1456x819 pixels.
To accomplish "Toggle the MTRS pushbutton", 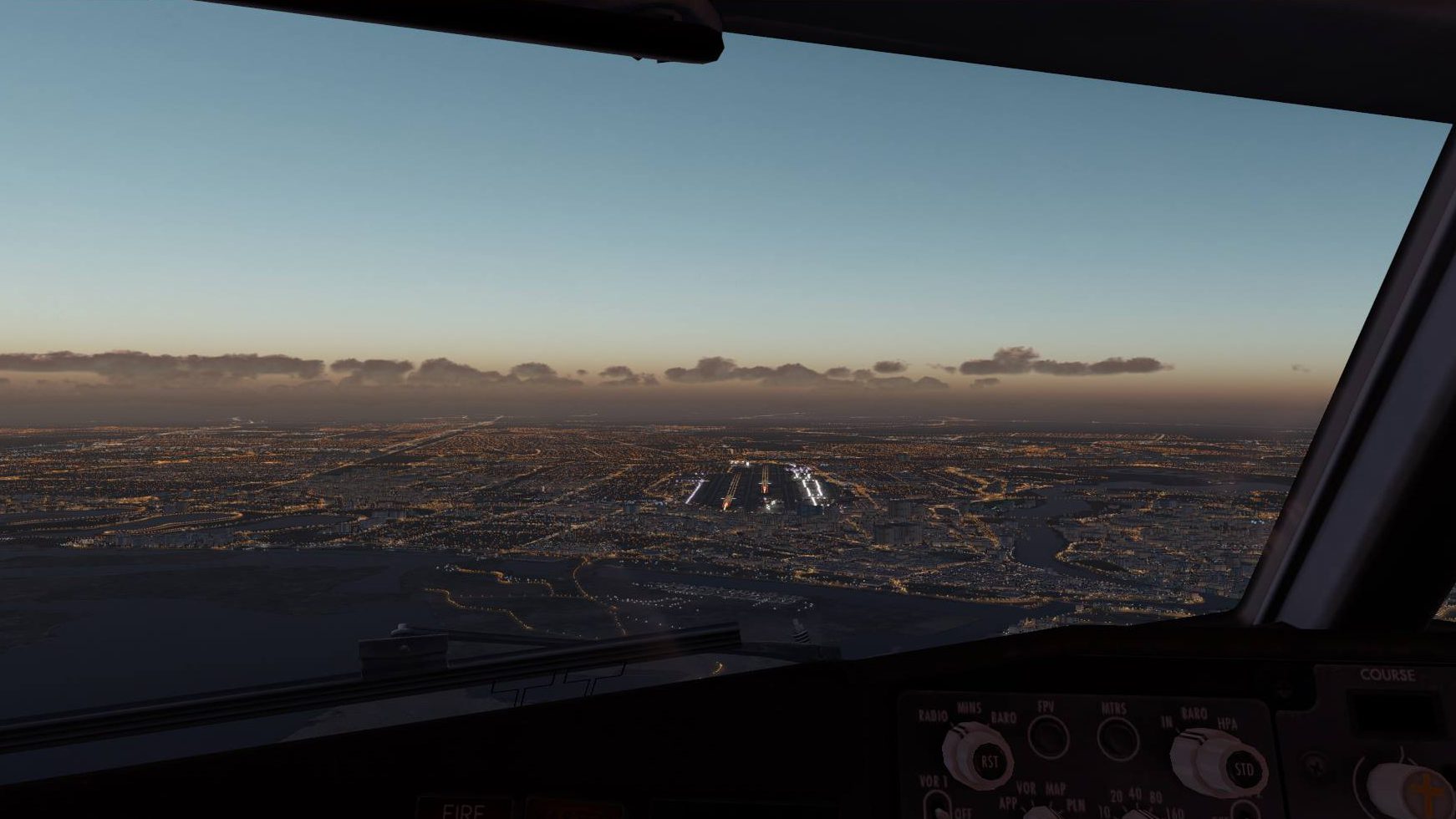I will [x=1117, y=739].
